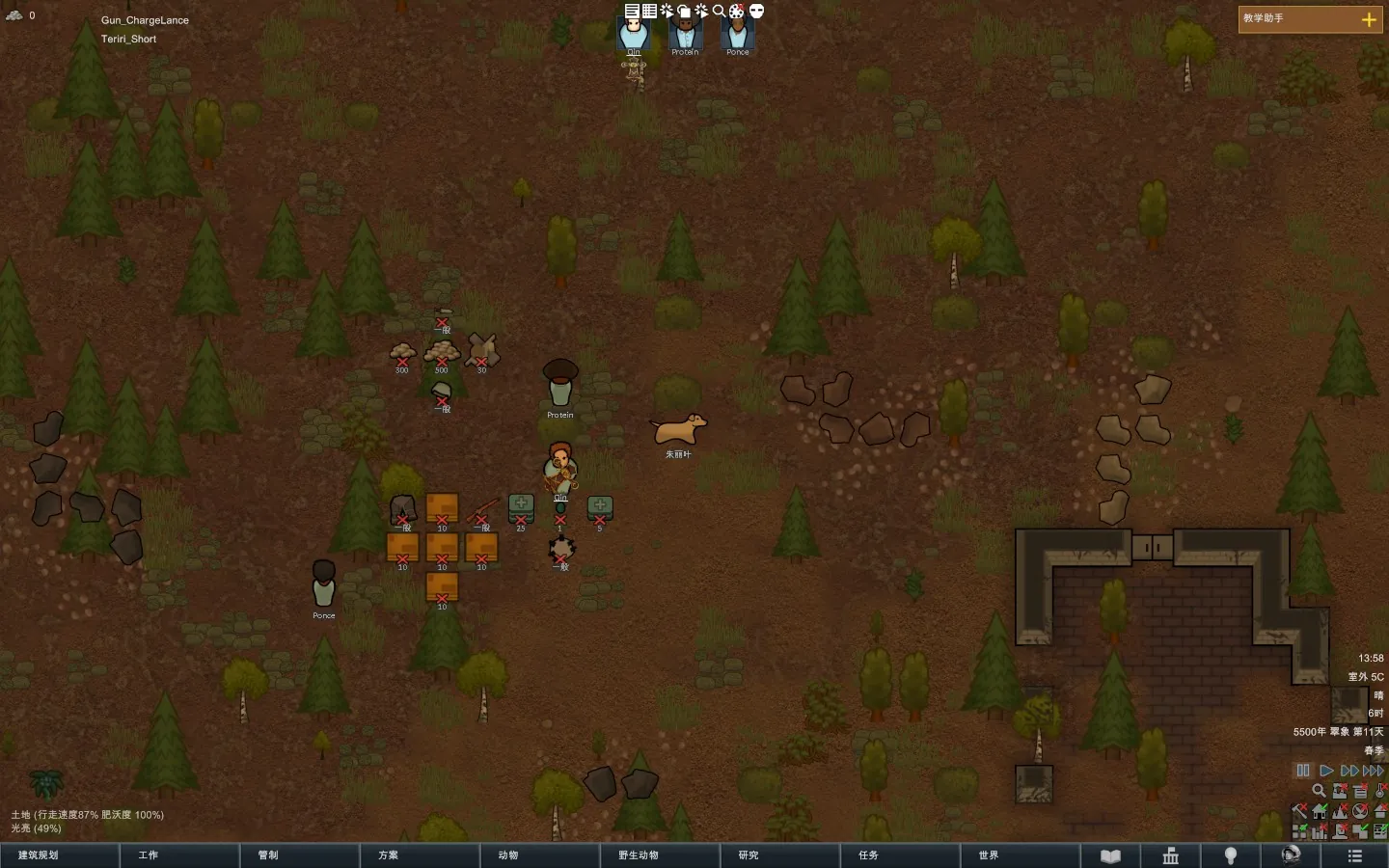This screenshot has width=1389, height=868.
Task: Select colonist Ponce's portrait
Action: click(x=737, y=35)
